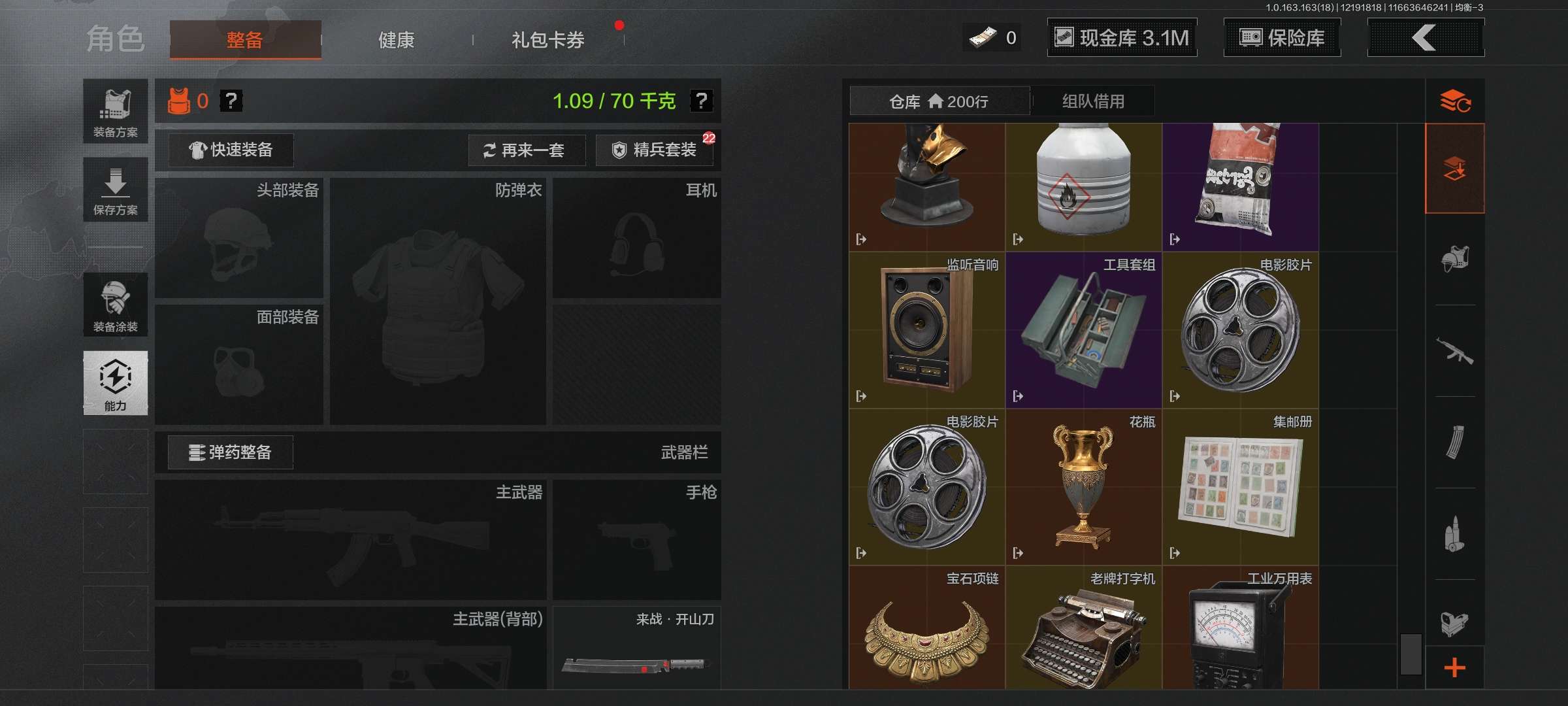Toggle the export marker on the 监听音响 speaker item

[x=862, y=395]
